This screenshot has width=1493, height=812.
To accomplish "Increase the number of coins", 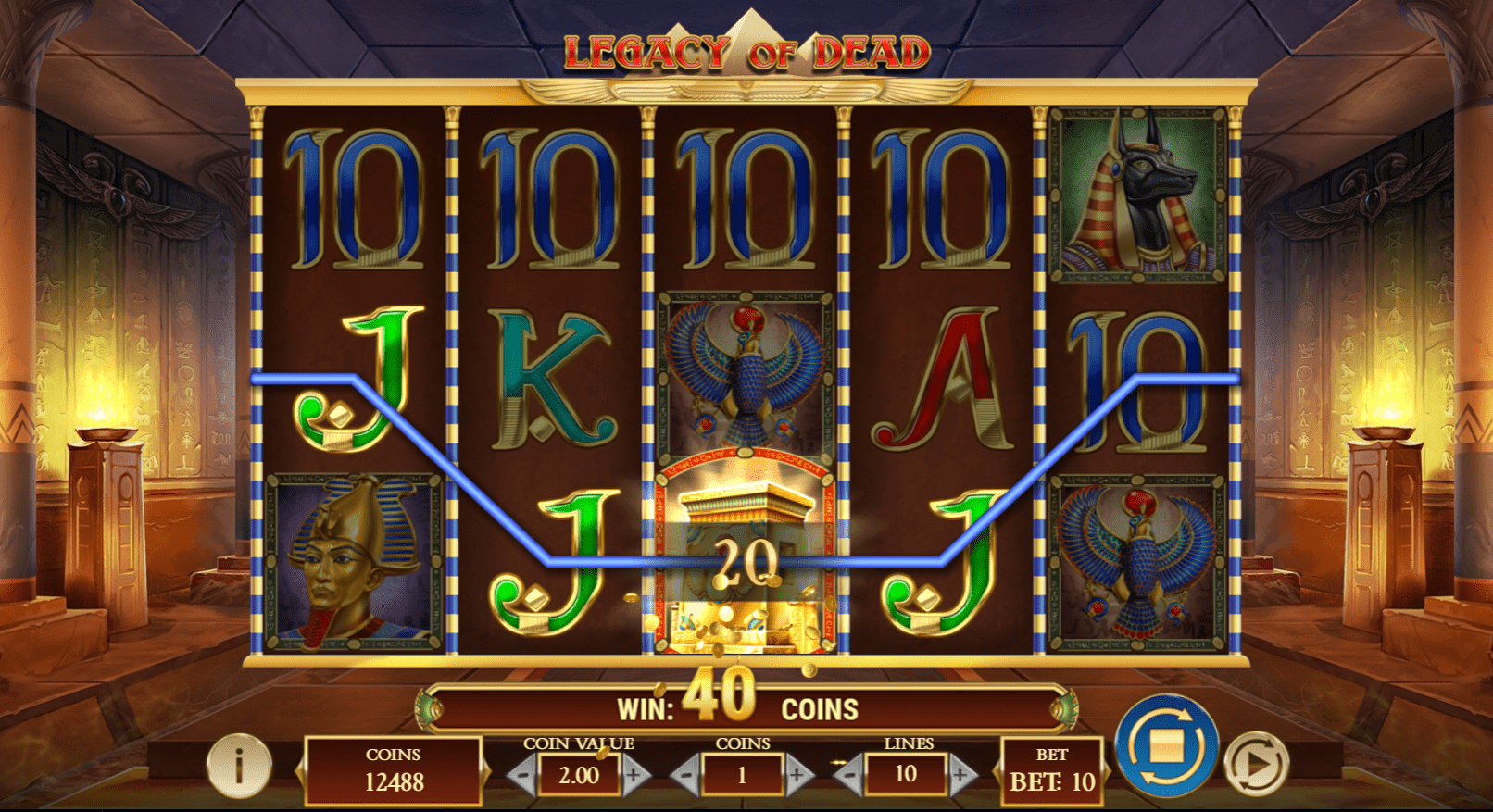I will (x=797, y=775).
